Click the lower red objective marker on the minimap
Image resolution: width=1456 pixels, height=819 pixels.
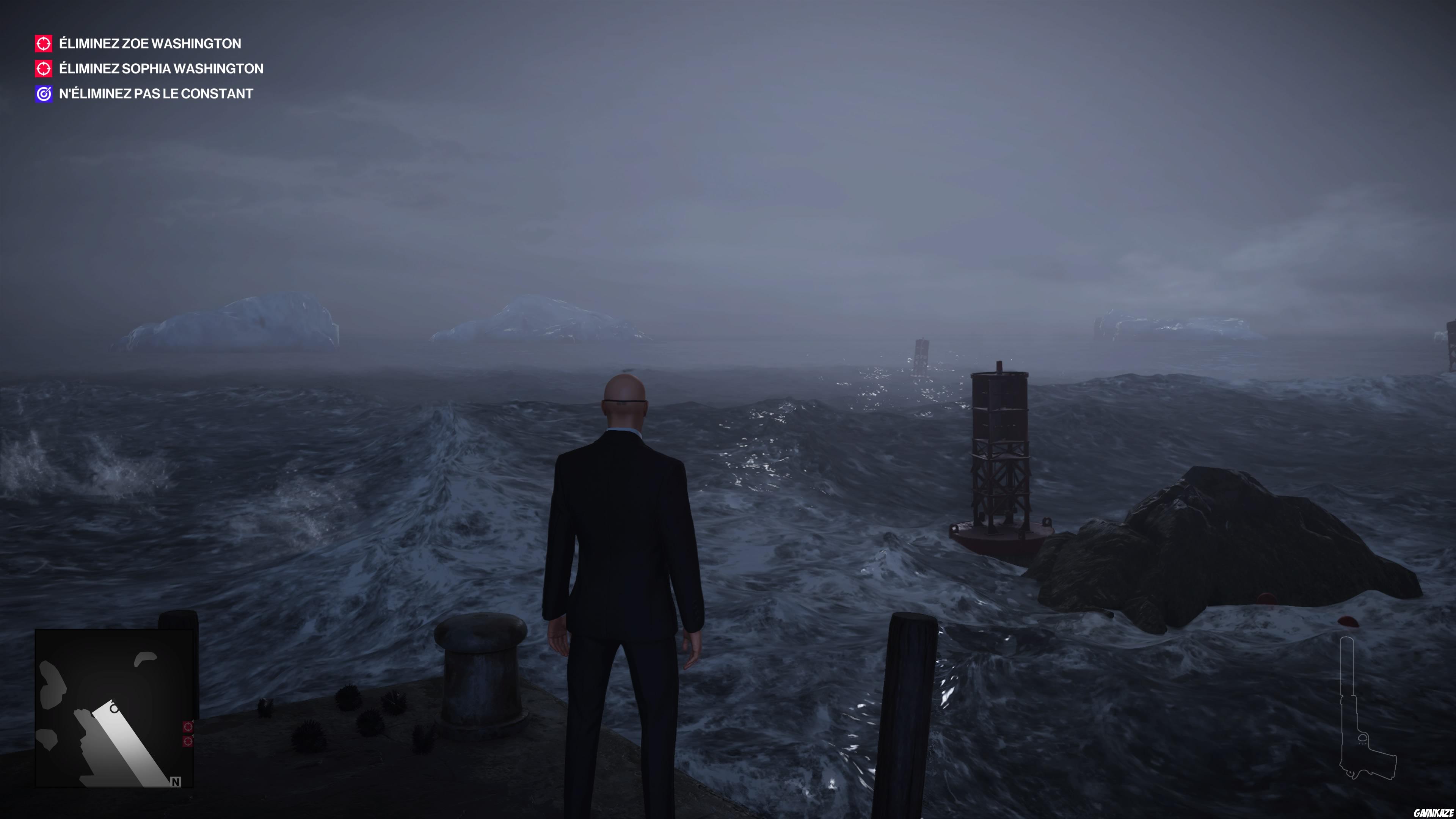click(x=188, y=742)
